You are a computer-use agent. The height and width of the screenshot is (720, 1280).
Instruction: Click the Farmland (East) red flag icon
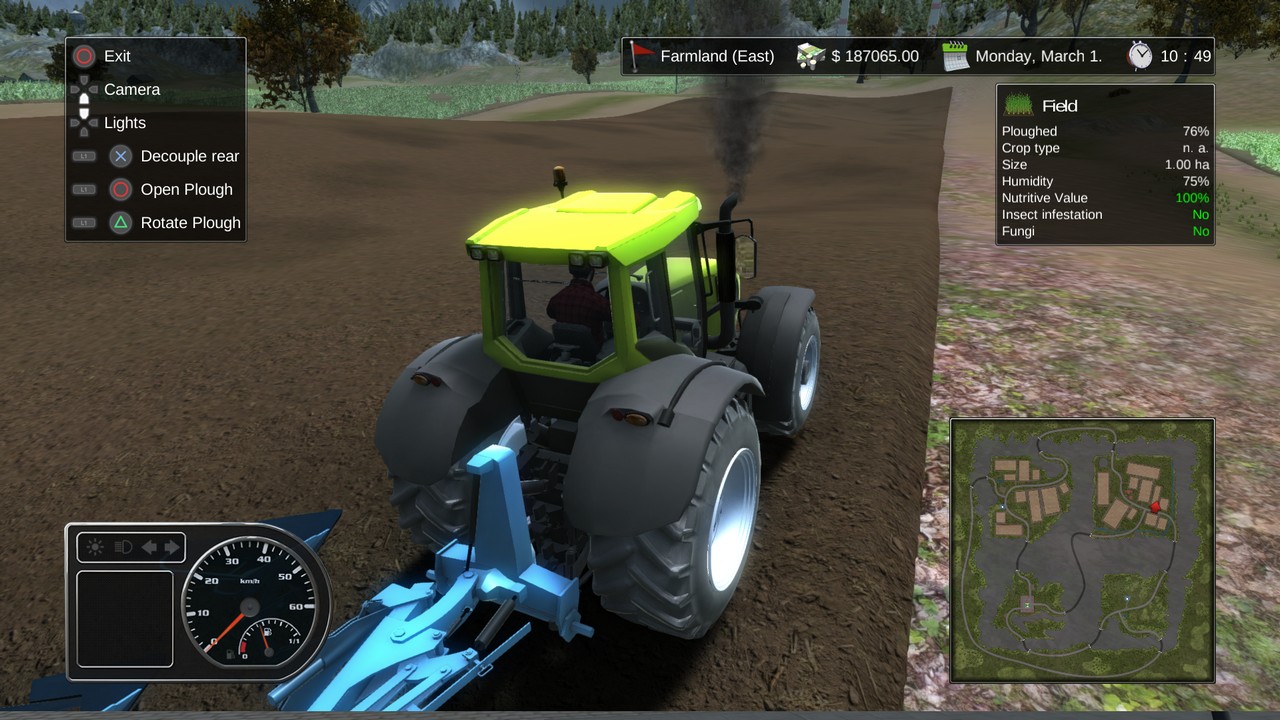[x=642, y=55]
